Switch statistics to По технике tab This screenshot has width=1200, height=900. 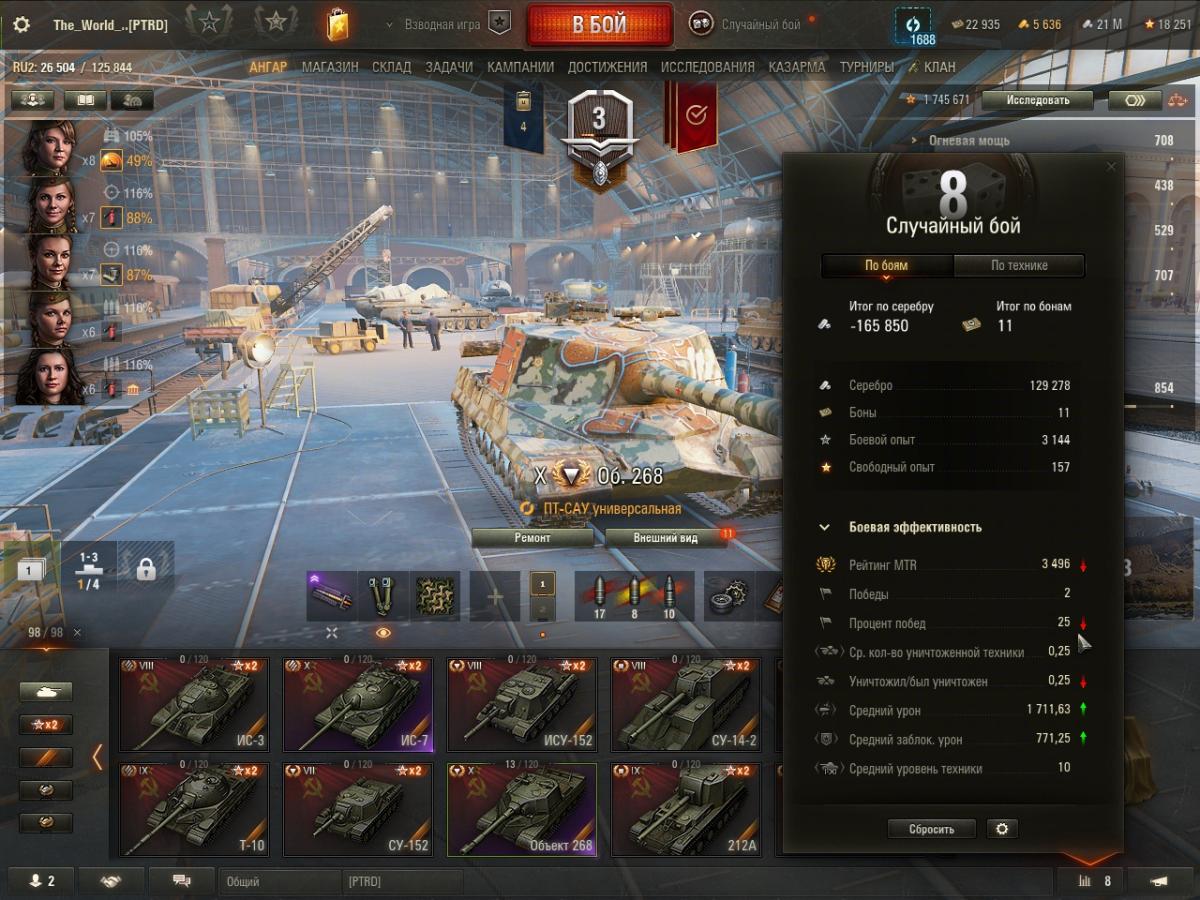[x=1019, y=265]
